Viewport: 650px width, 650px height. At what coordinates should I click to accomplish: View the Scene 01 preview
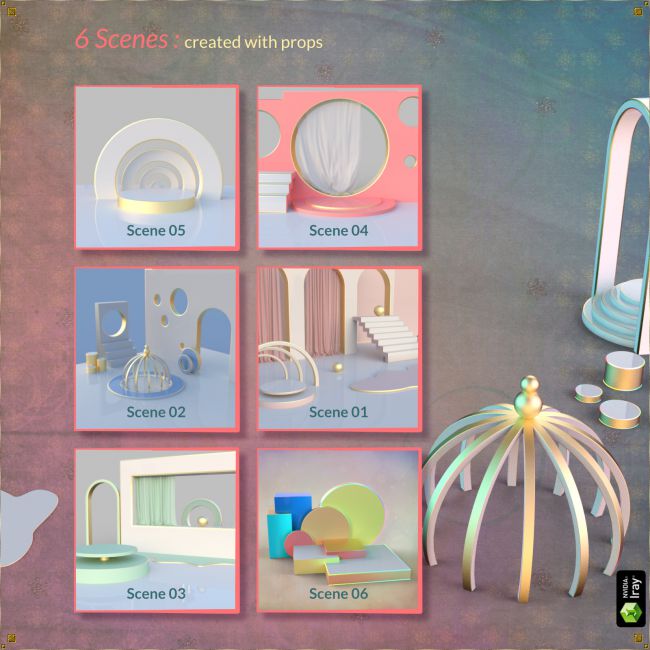coord(339,348)
